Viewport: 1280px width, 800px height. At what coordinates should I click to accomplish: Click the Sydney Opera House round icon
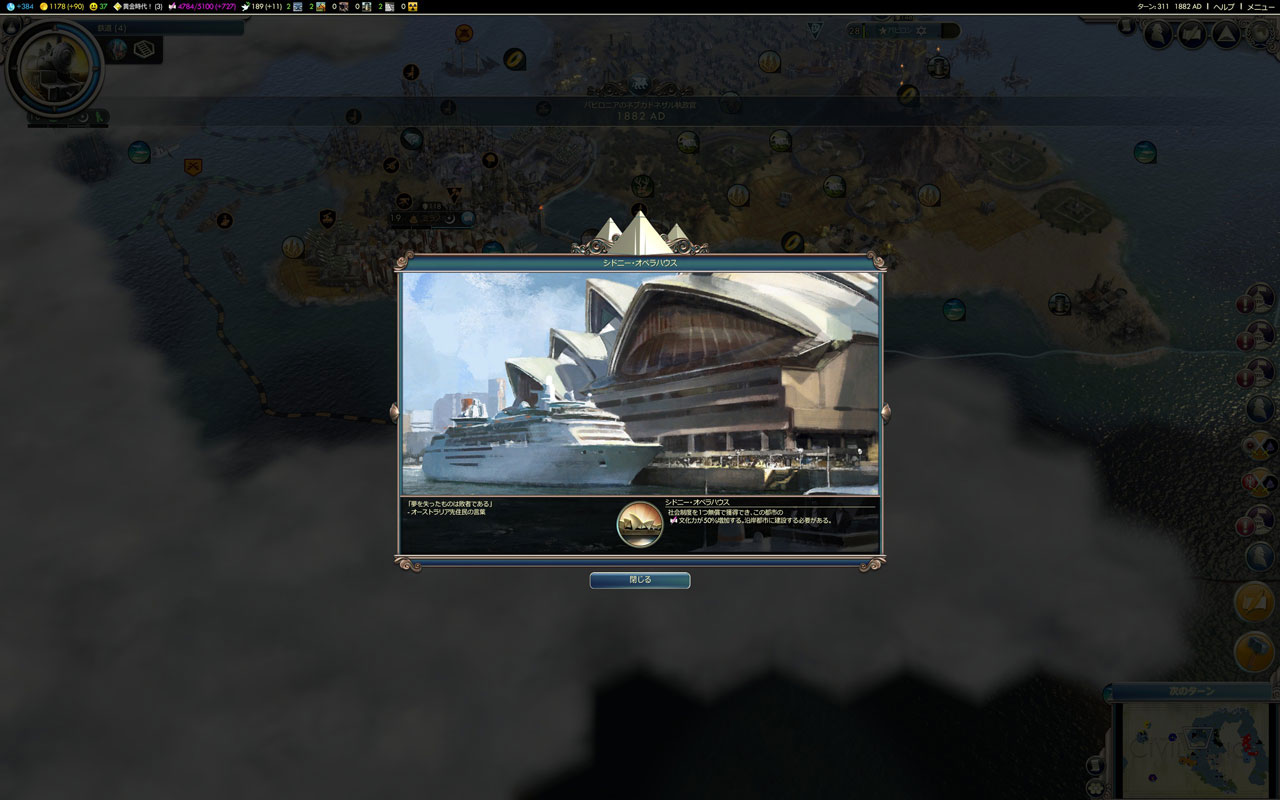(640, 525)
